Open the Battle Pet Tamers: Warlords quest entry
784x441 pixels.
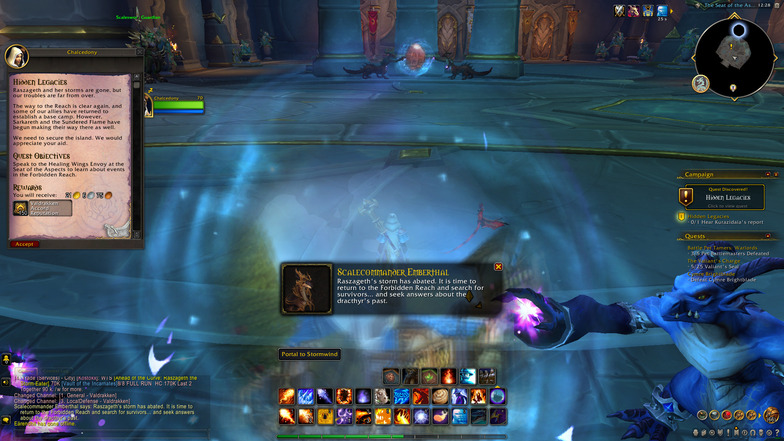tap(728, 247)
